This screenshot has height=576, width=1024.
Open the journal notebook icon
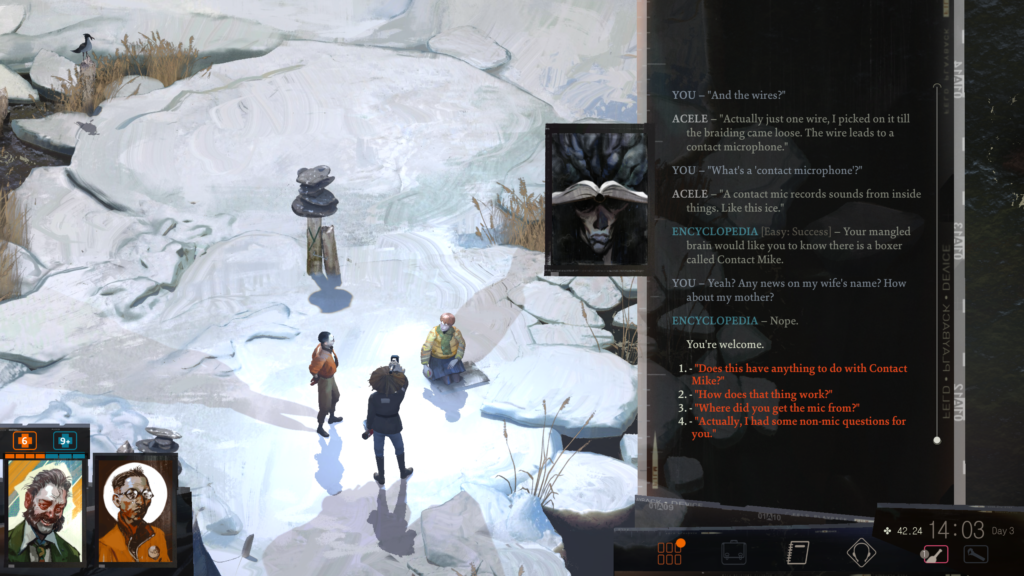[797, 553]
